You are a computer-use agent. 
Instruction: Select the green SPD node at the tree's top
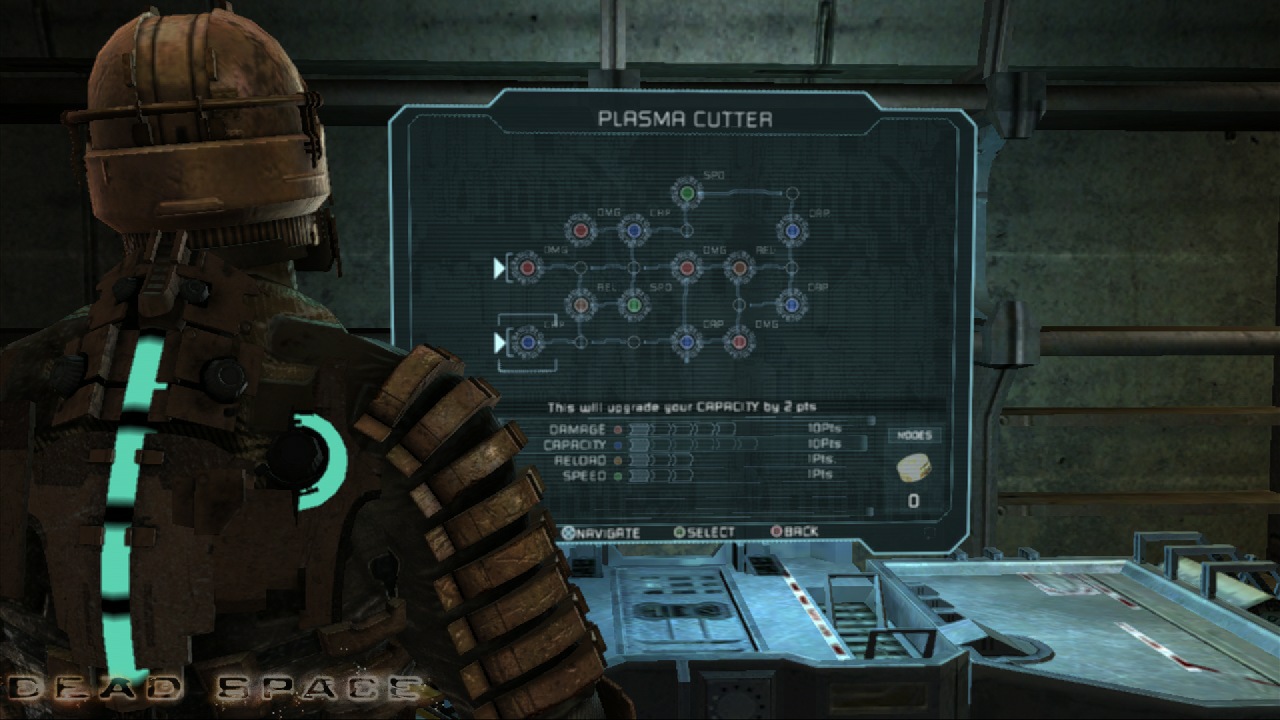687,192
